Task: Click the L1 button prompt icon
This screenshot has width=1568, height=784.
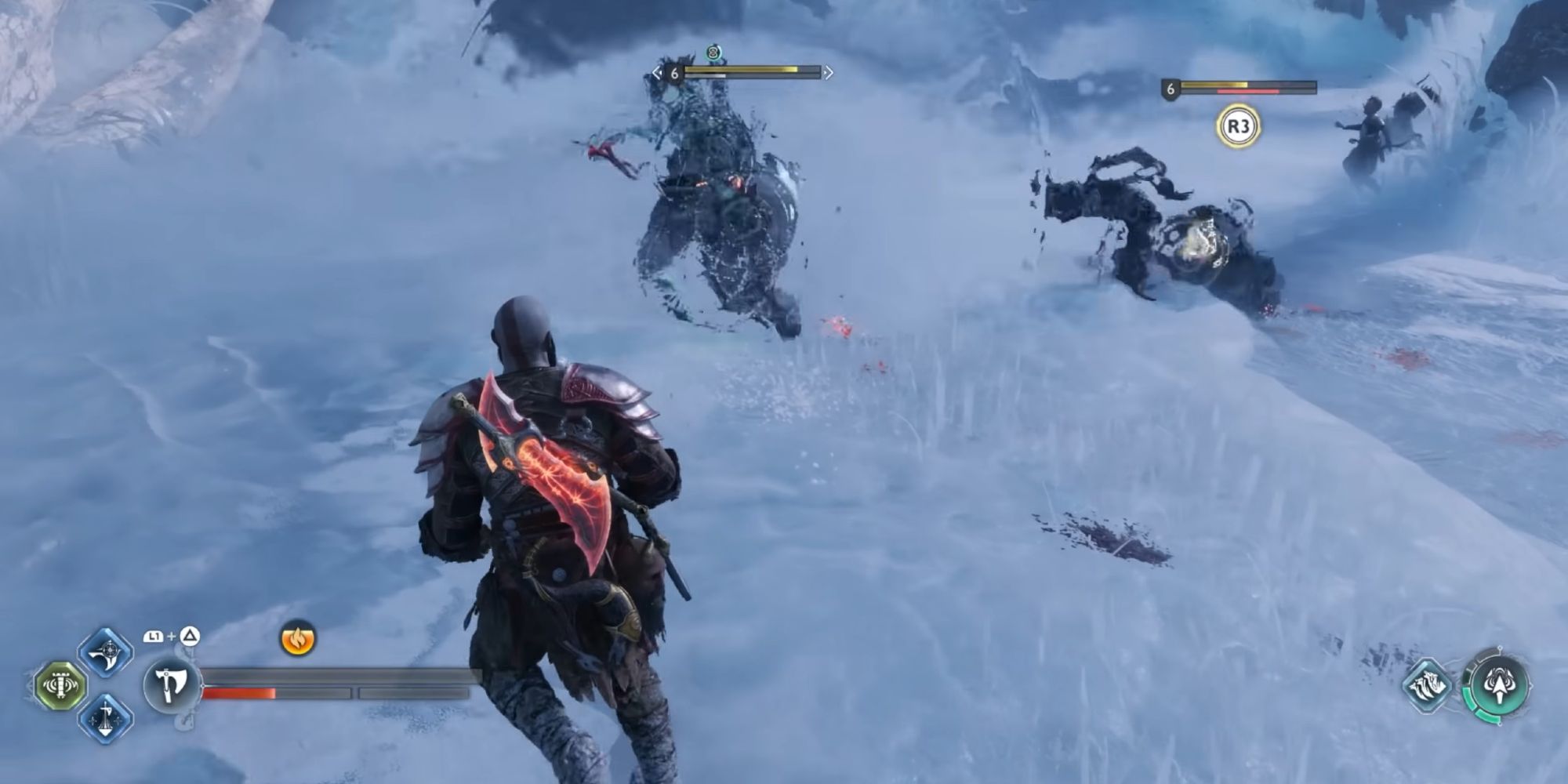Action: point(154,637)
